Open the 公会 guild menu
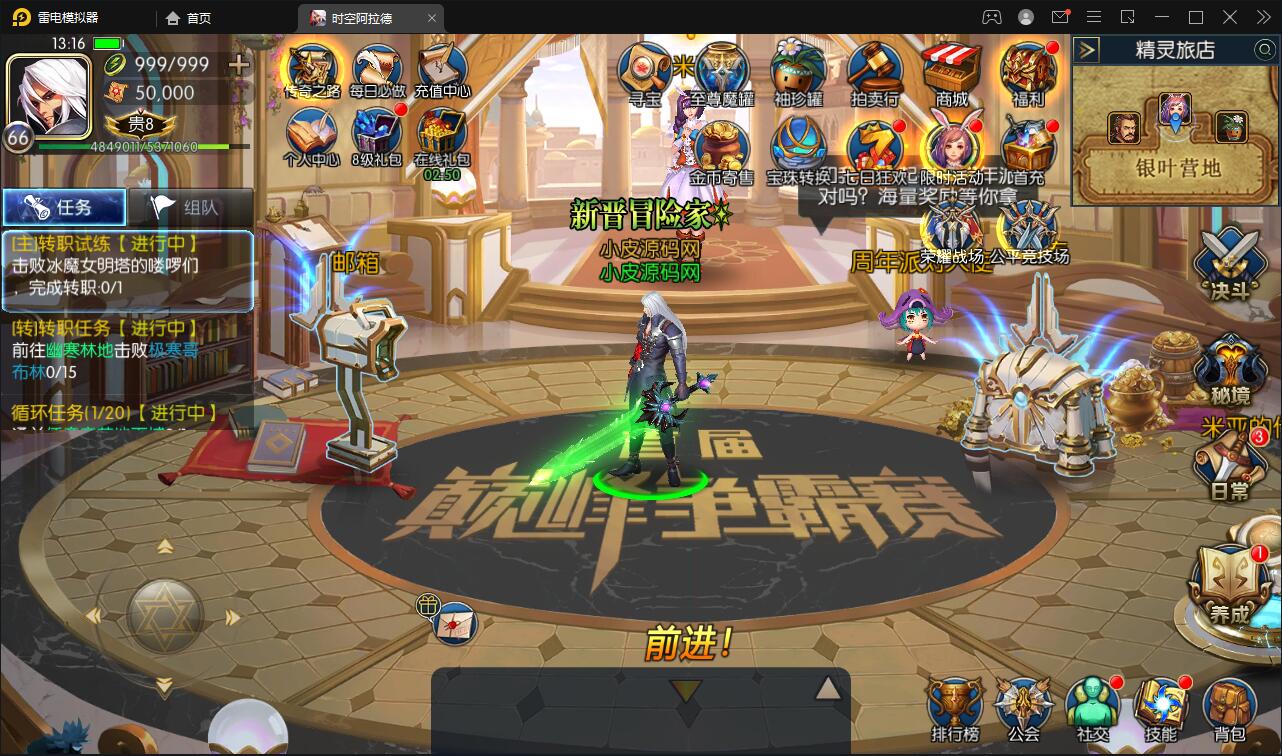The width and height of the screenshot is (1282, 756). [1023, 708]
